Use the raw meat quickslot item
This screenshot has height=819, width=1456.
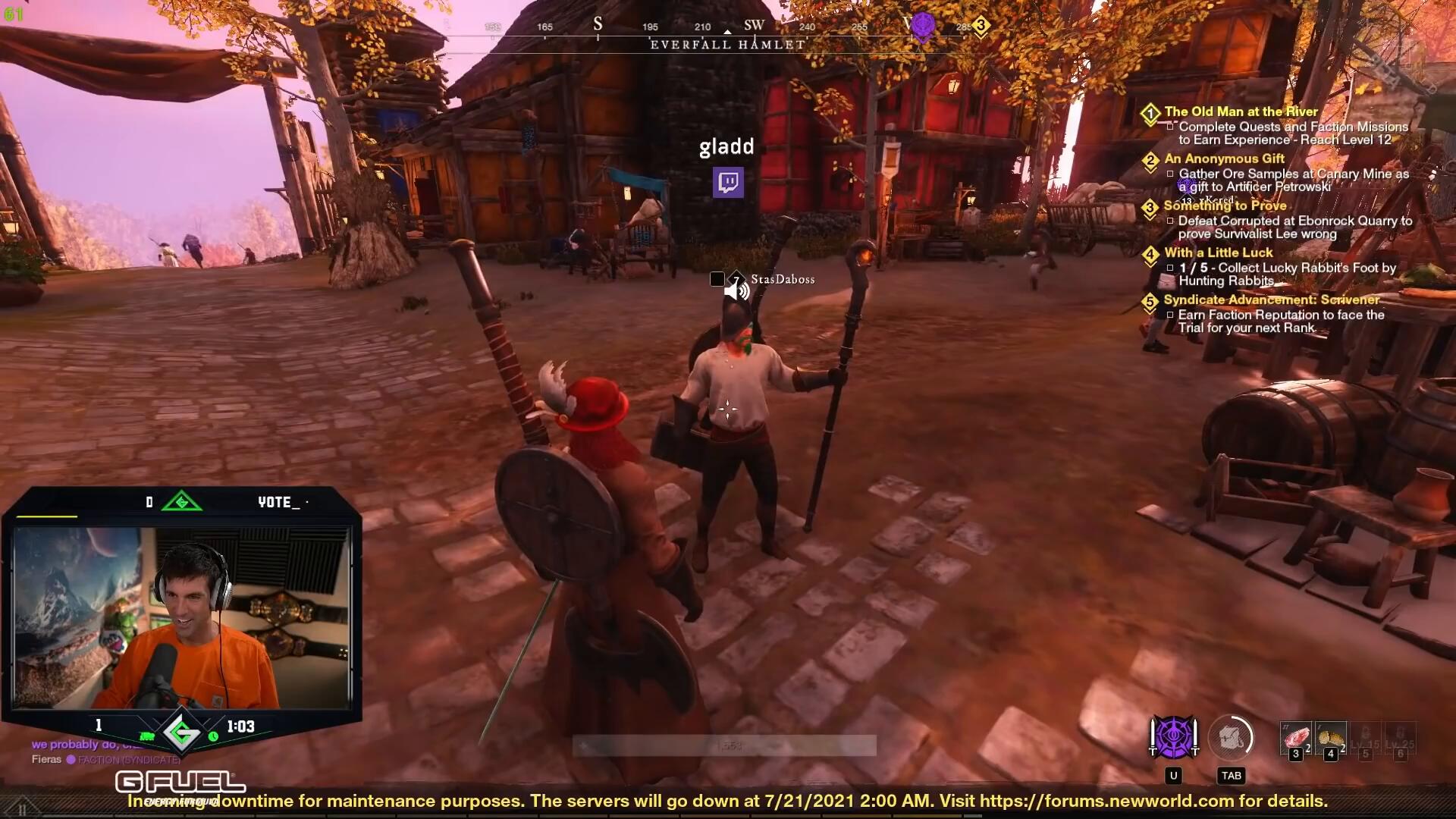[x=1296, y=738]
